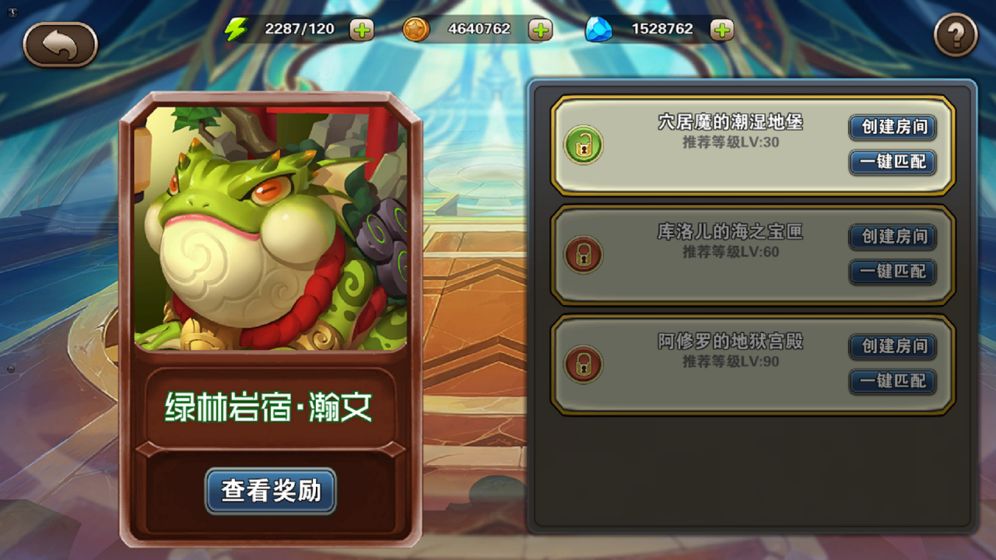Go back with the return arrow button

coord(60,44)
